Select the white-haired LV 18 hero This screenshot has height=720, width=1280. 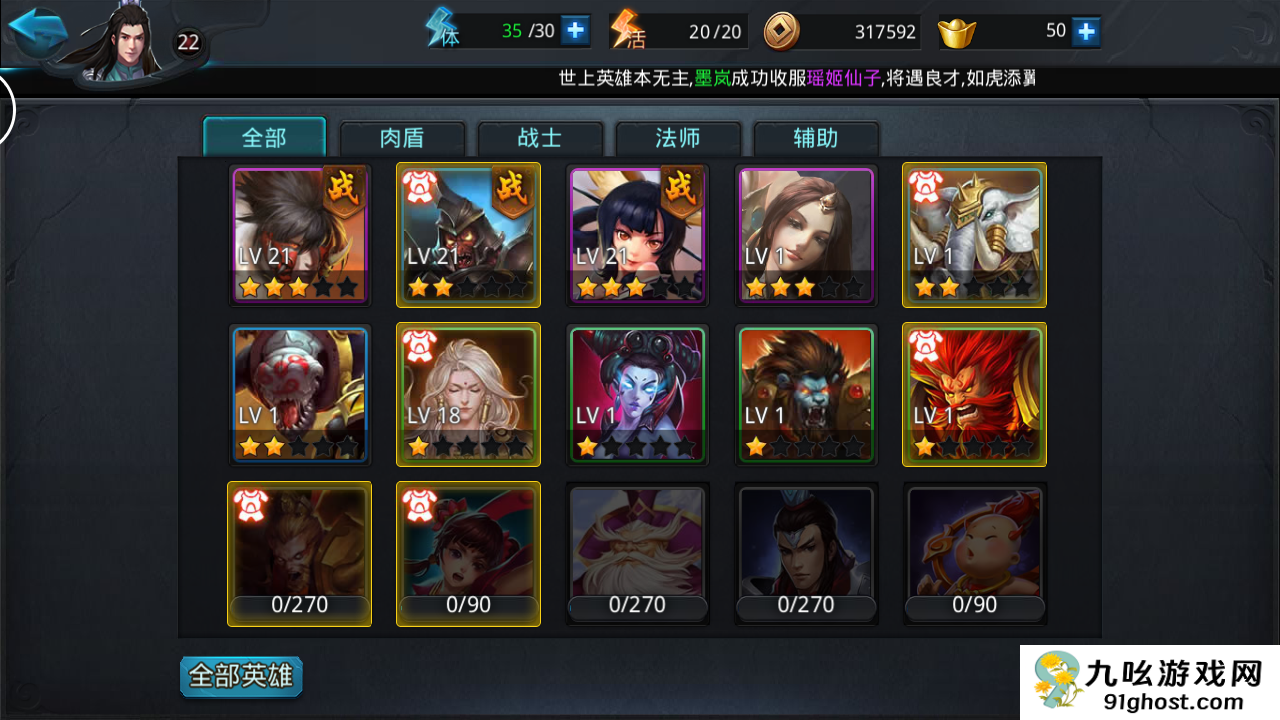click(468, 394)
